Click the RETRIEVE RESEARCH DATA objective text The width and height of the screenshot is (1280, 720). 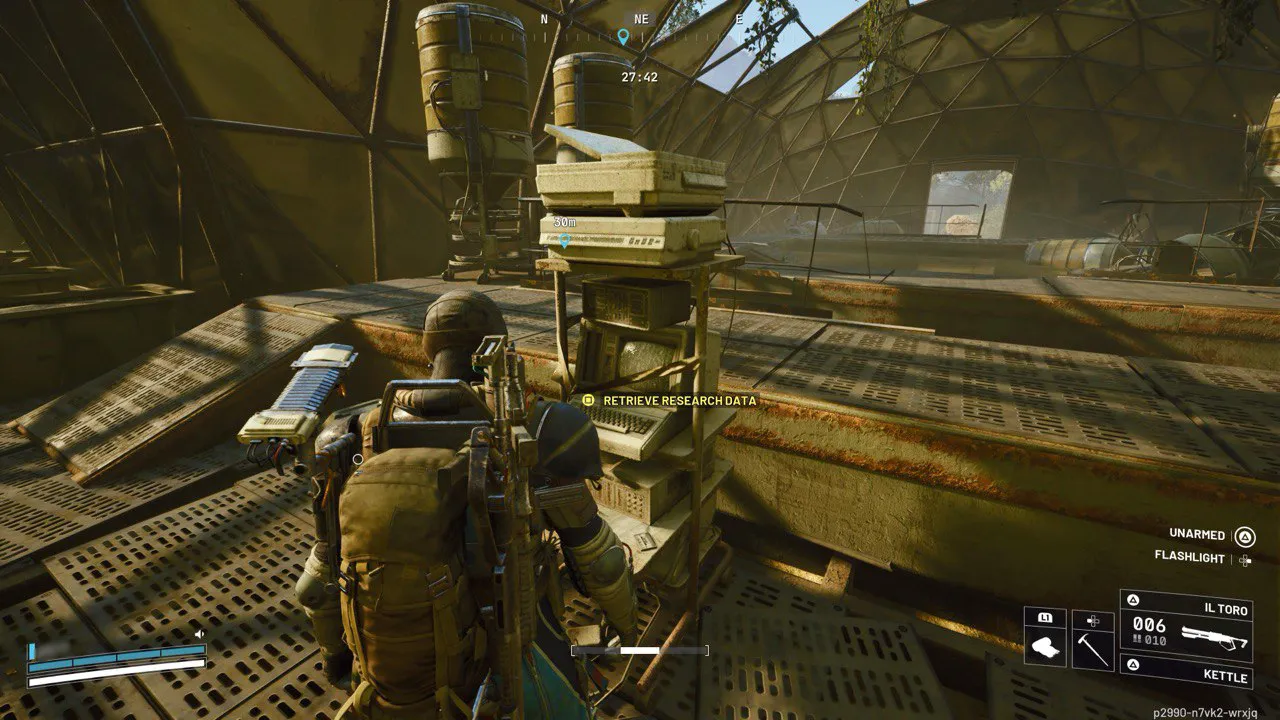pos(679,398)
